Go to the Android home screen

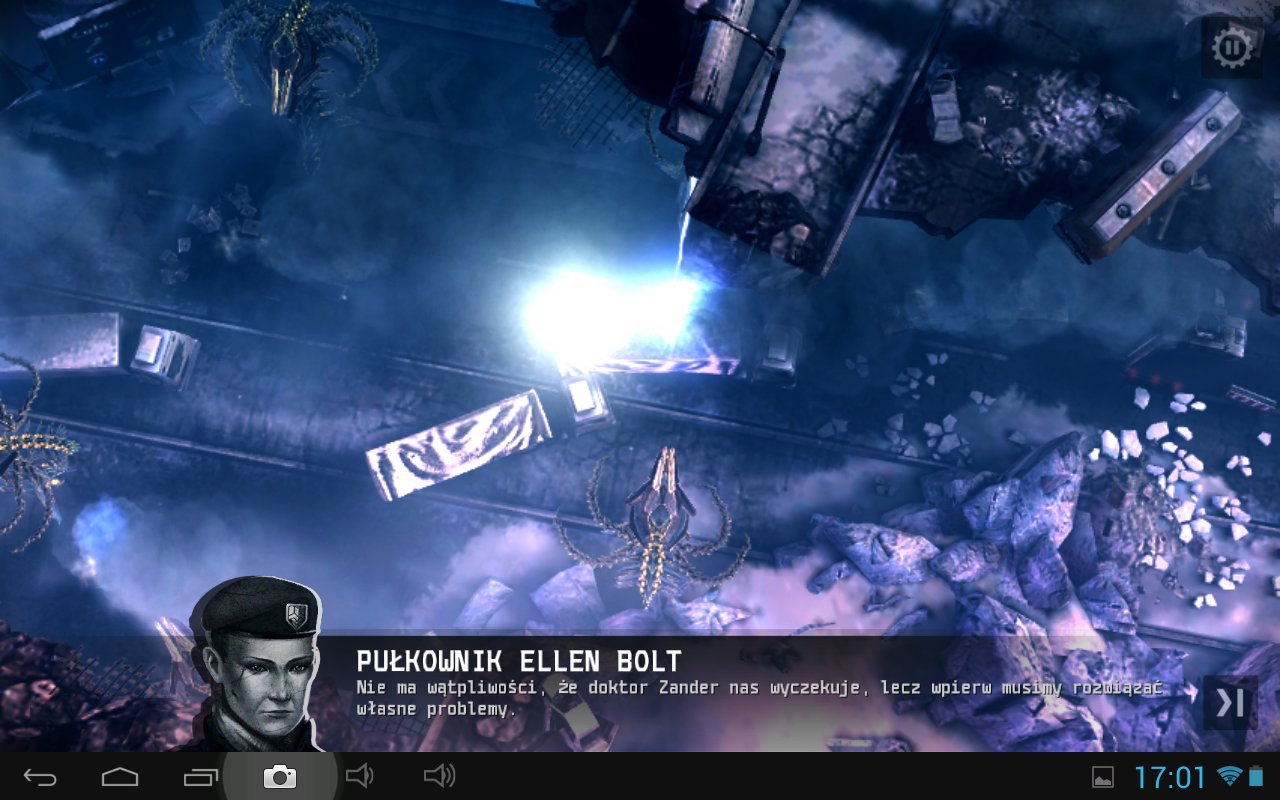(120, 777)
